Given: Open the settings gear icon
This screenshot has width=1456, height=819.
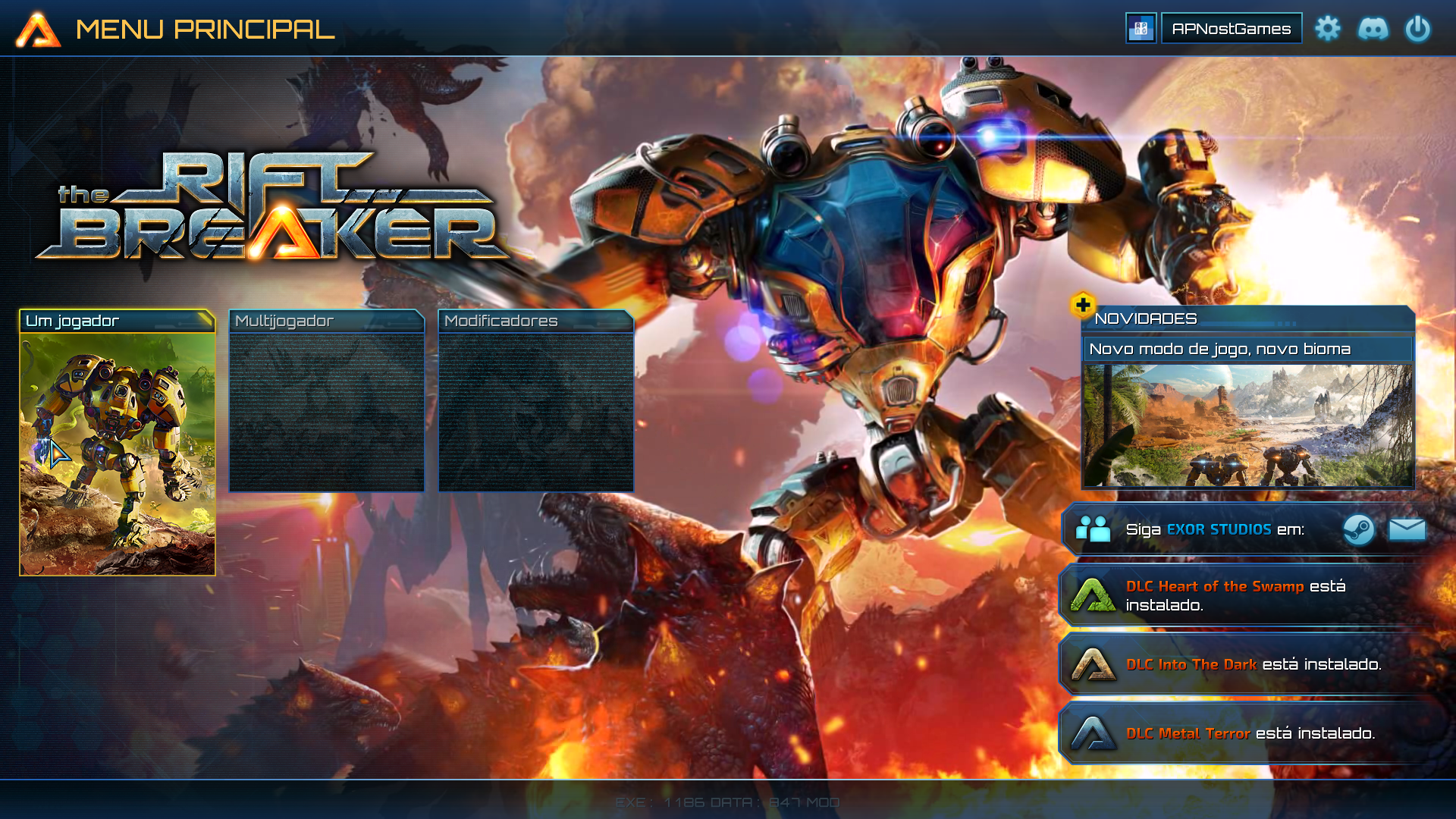Looking at the screenshot, I should (x=1329, y=29).
